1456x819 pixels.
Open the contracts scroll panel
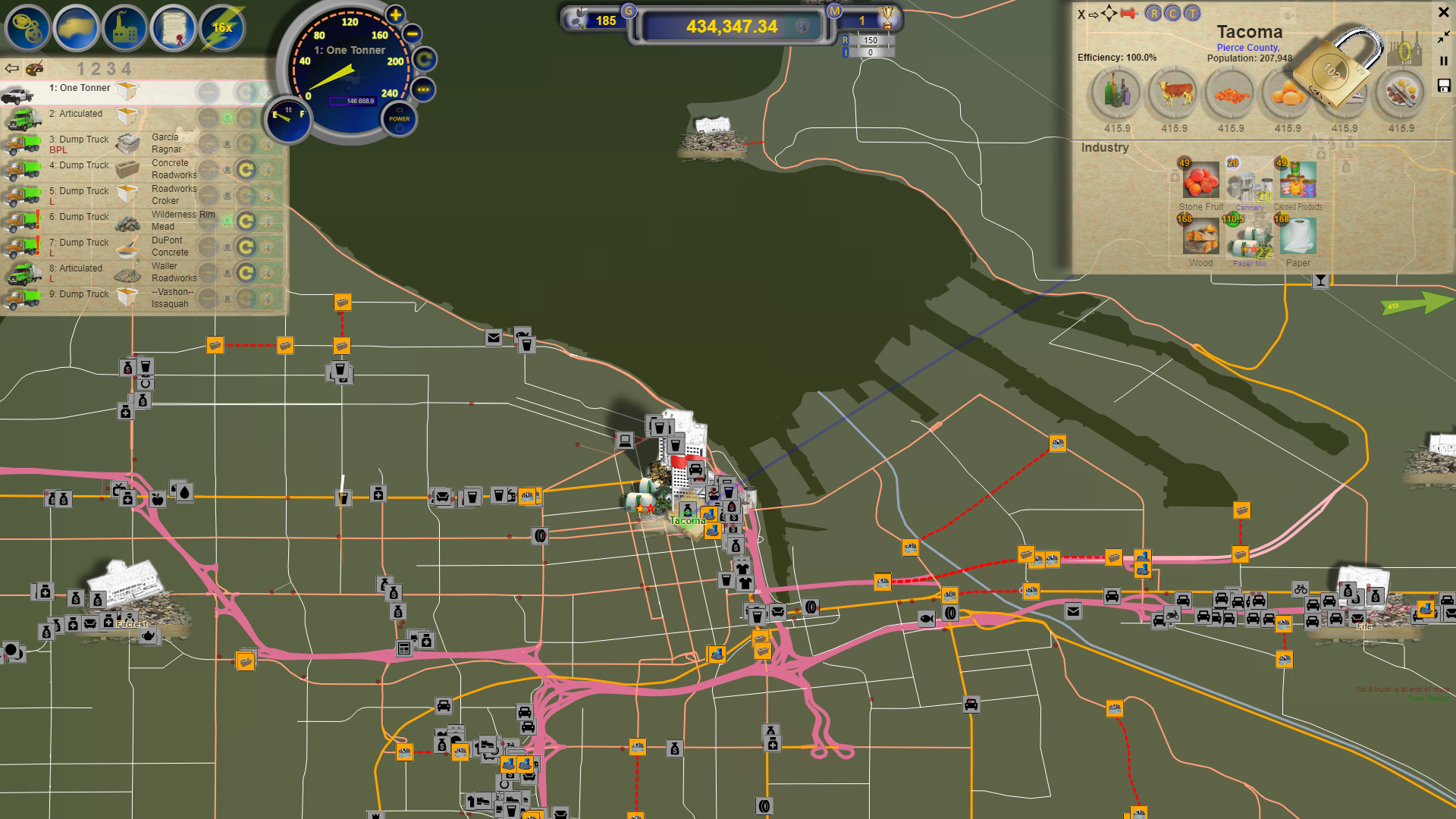click(x=173, y=28)
